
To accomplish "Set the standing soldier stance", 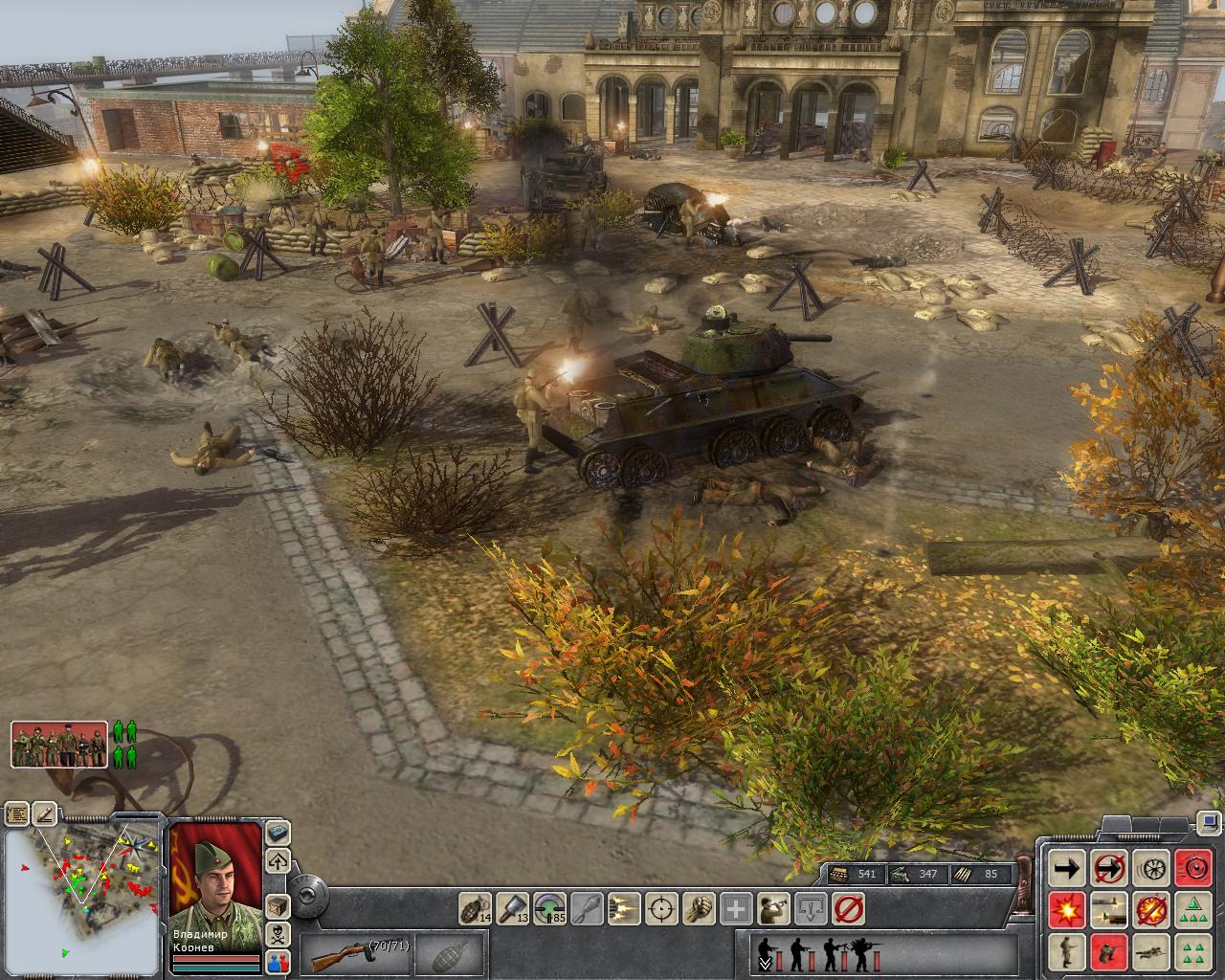I will coord(1066,951).
